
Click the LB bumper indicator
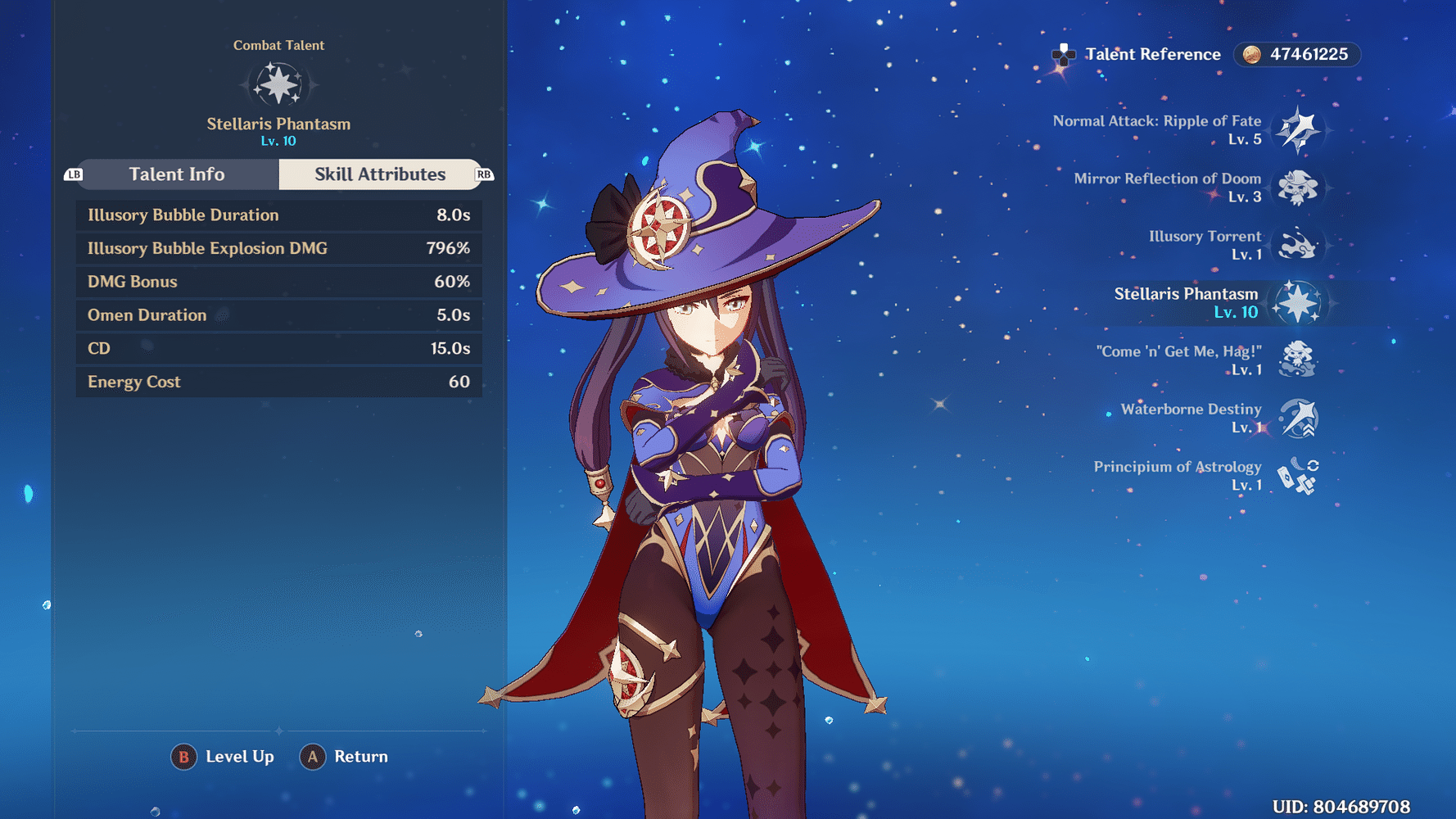74,174
